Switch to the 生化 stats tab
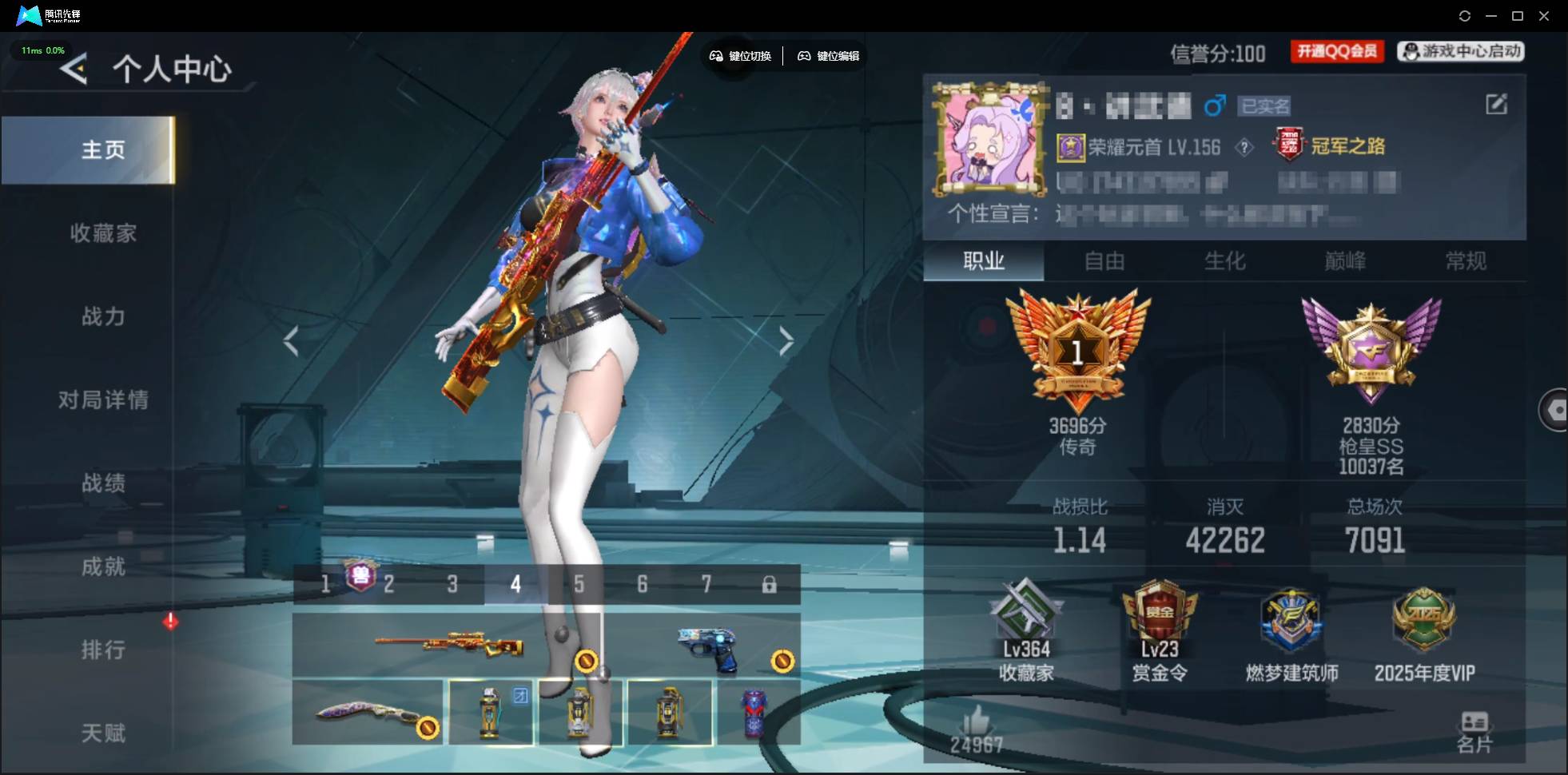This screenshot has width=1568, height=775. [1224, 261]
